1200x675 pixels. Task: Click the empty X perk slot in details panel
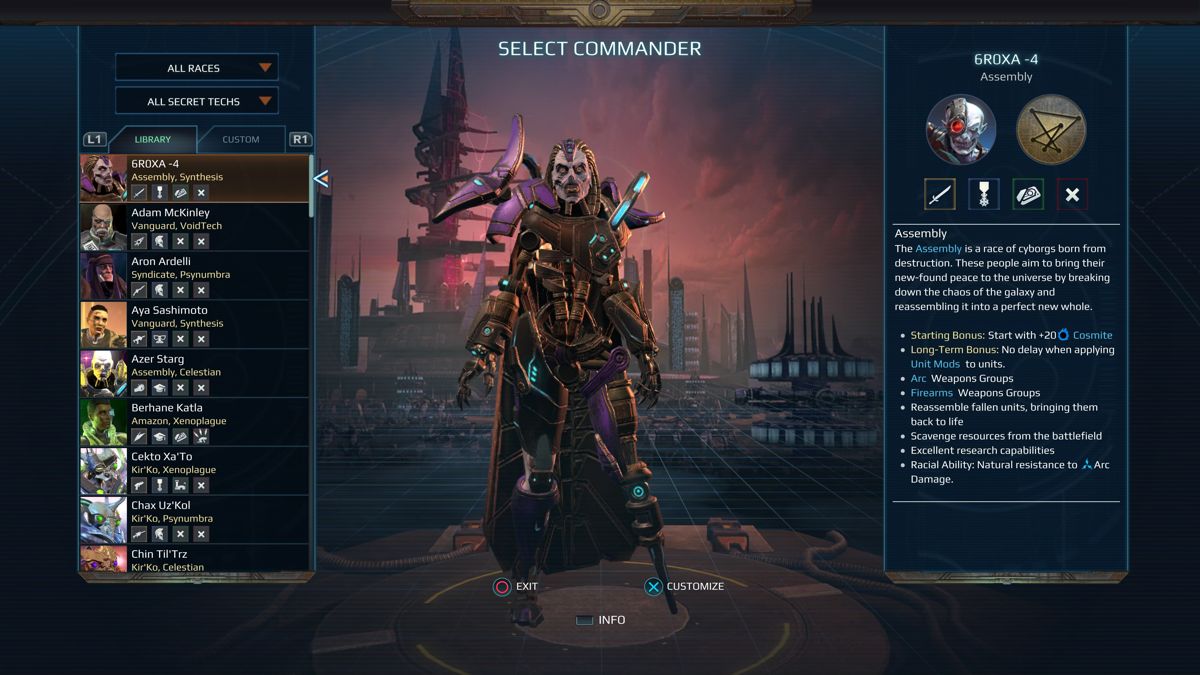click(1072, 195)
